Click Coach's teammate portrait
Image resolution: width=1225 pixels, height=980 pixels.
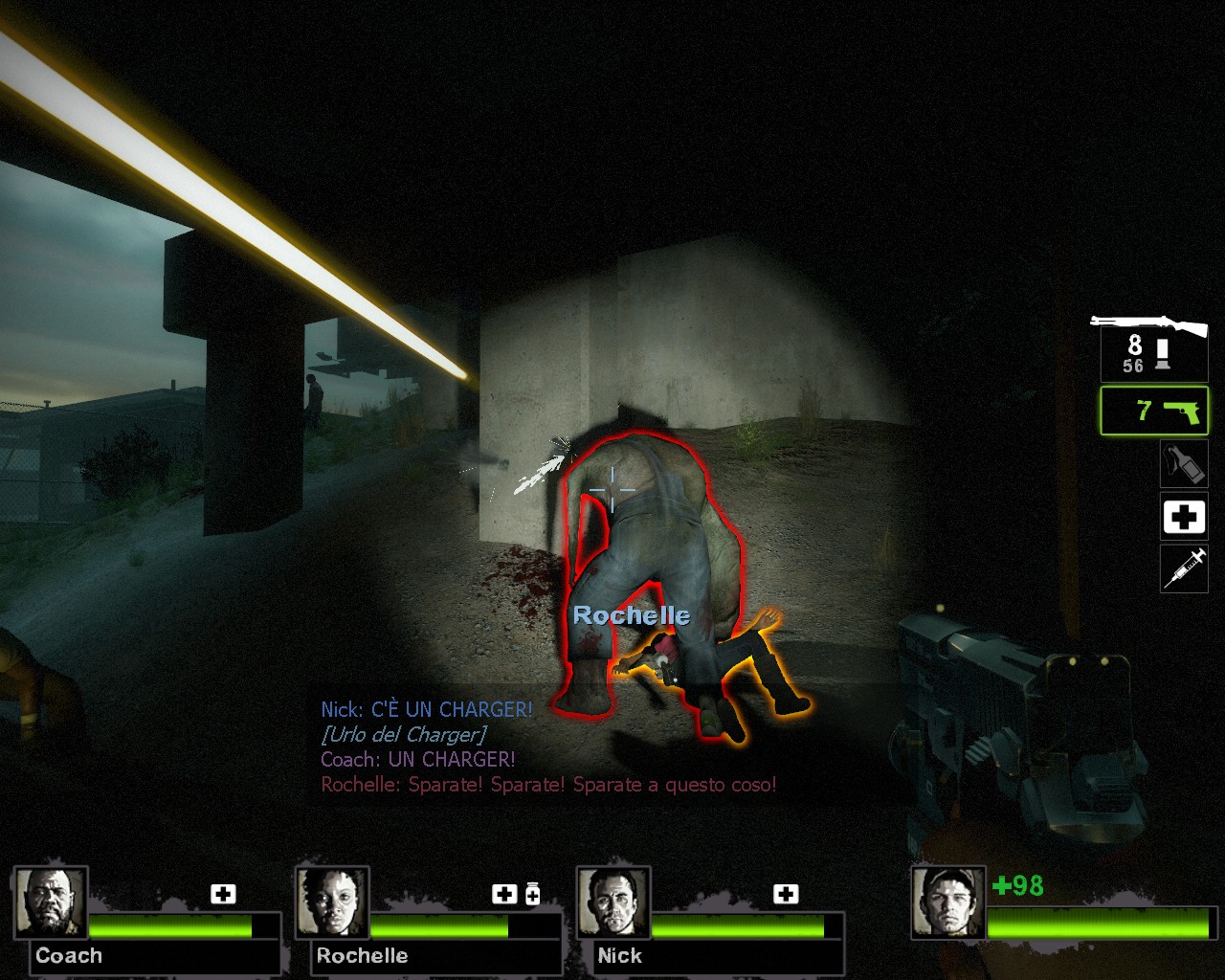(51, 902)
